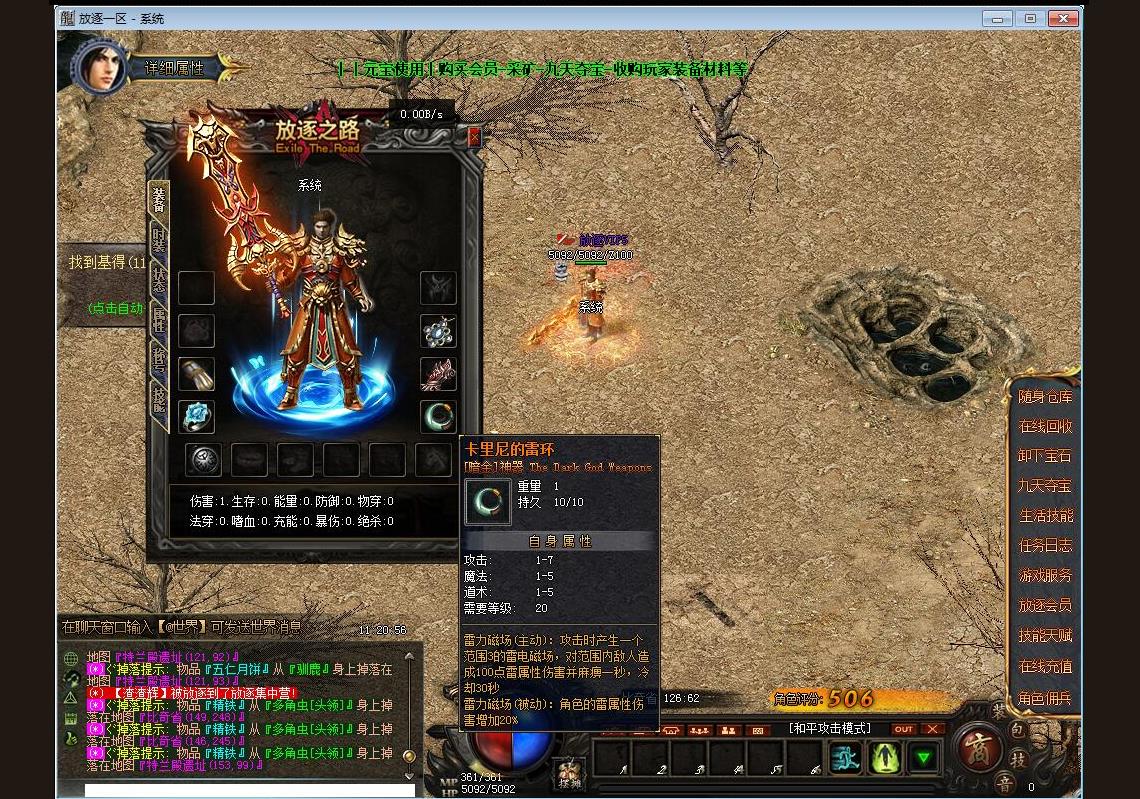The height and width of the screenshot is (799, 1140).
Task: Show the 属性 attributes tab
Action: 158,321
